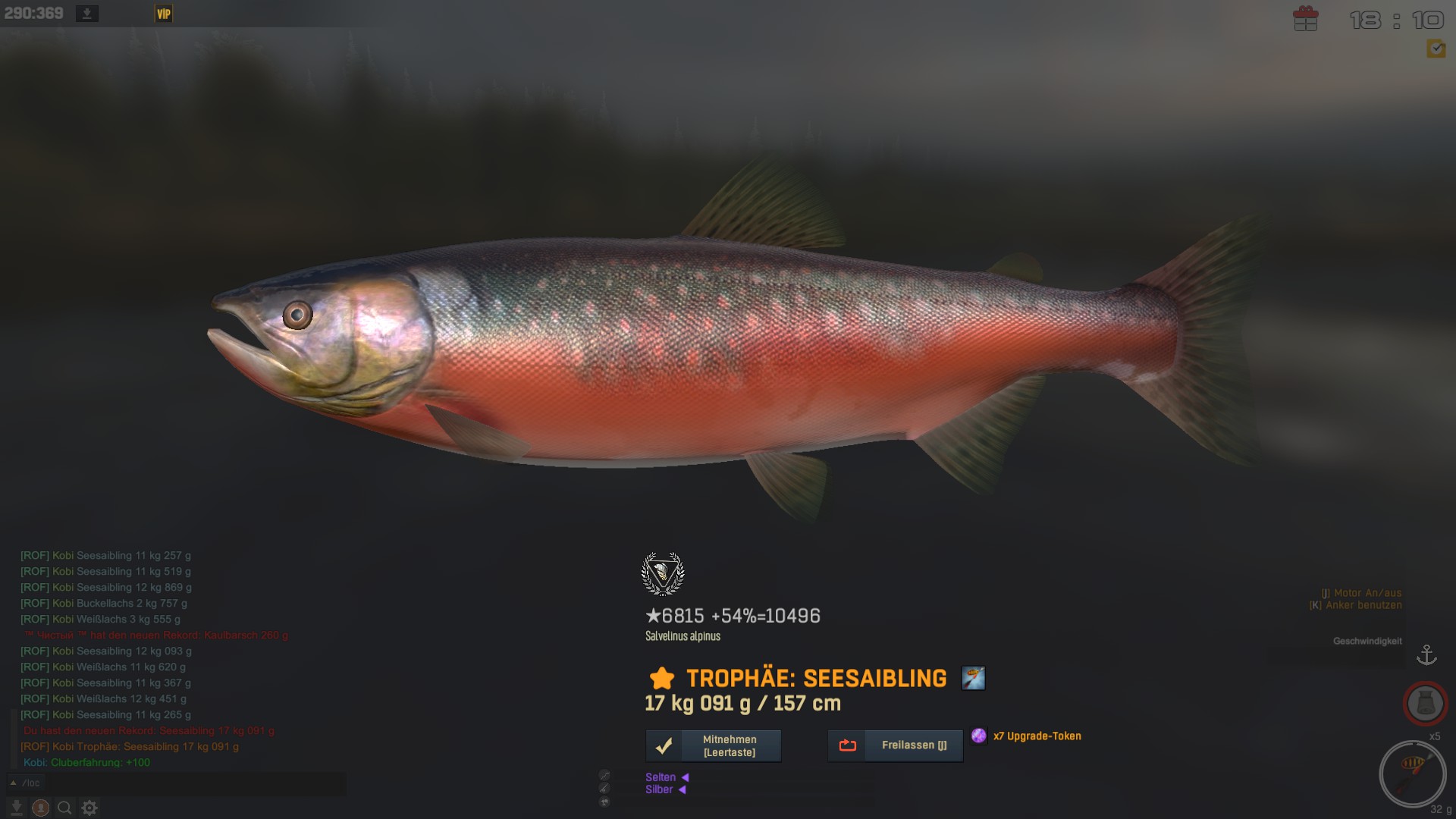1456x819 pixels.
Task: Click the chat magnifying glass search icon
Action: pyautogui.click(x=64, y=808)
